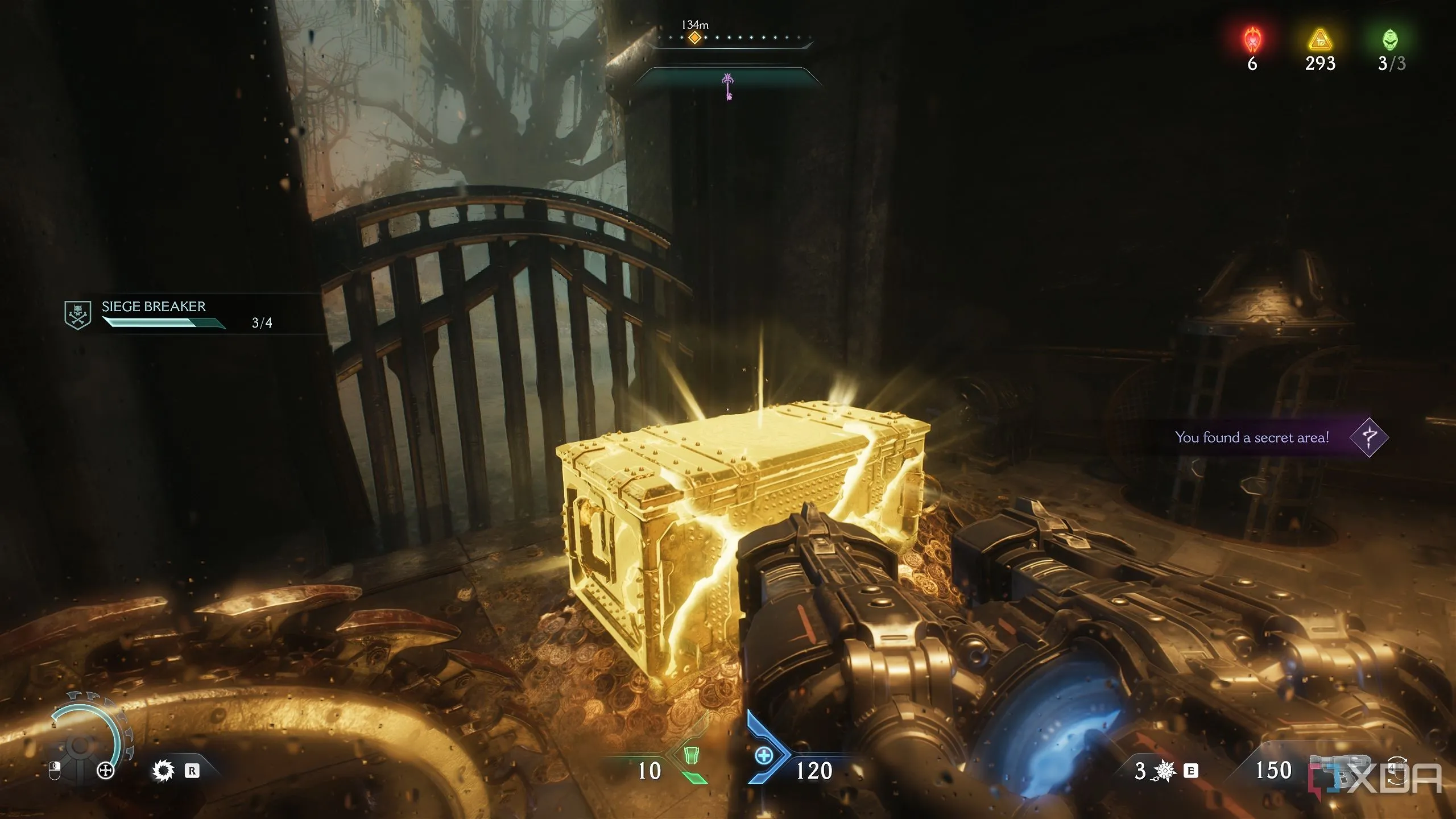Click the yellow gold currency icon

coord(1320,40)
